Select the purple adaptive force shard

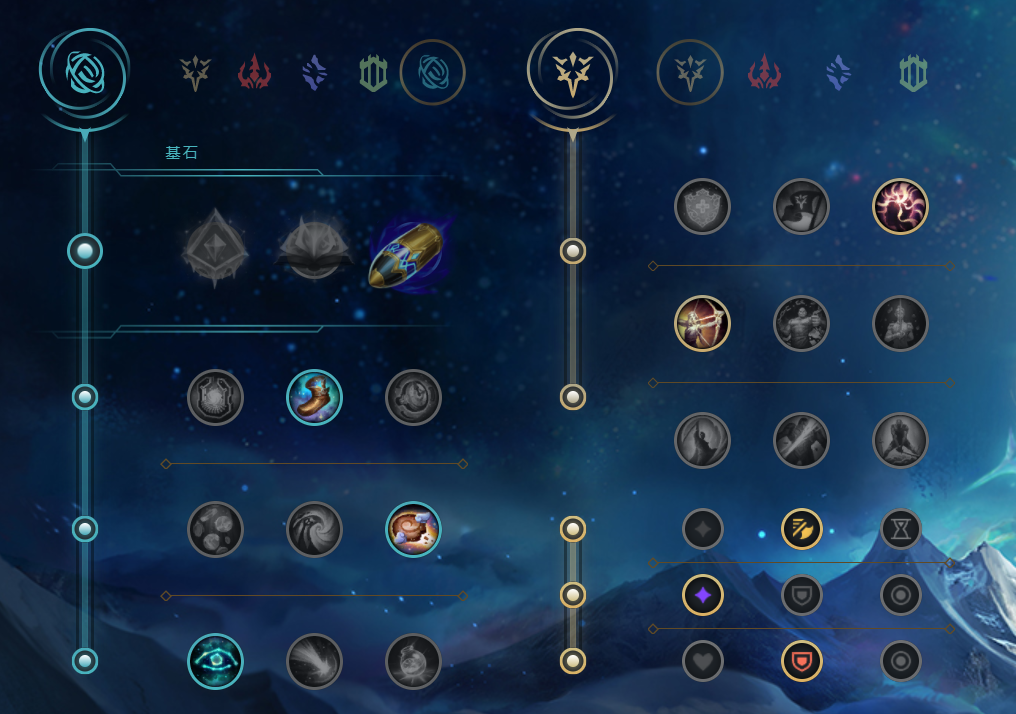pyautogui.click(x=702, y=595)
